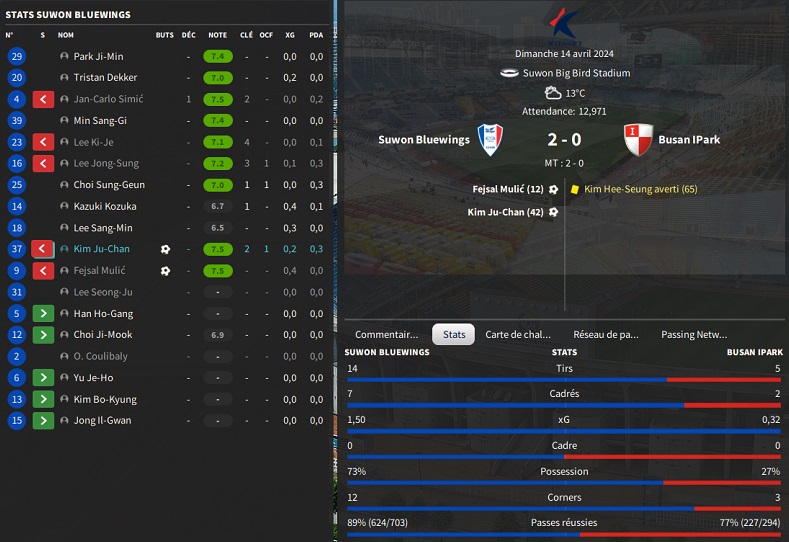Image resolution: width=789 pixels, height=542 pixels.
Task: Click on Jan-Carlo Simić's name
Action: coord(108,99)
